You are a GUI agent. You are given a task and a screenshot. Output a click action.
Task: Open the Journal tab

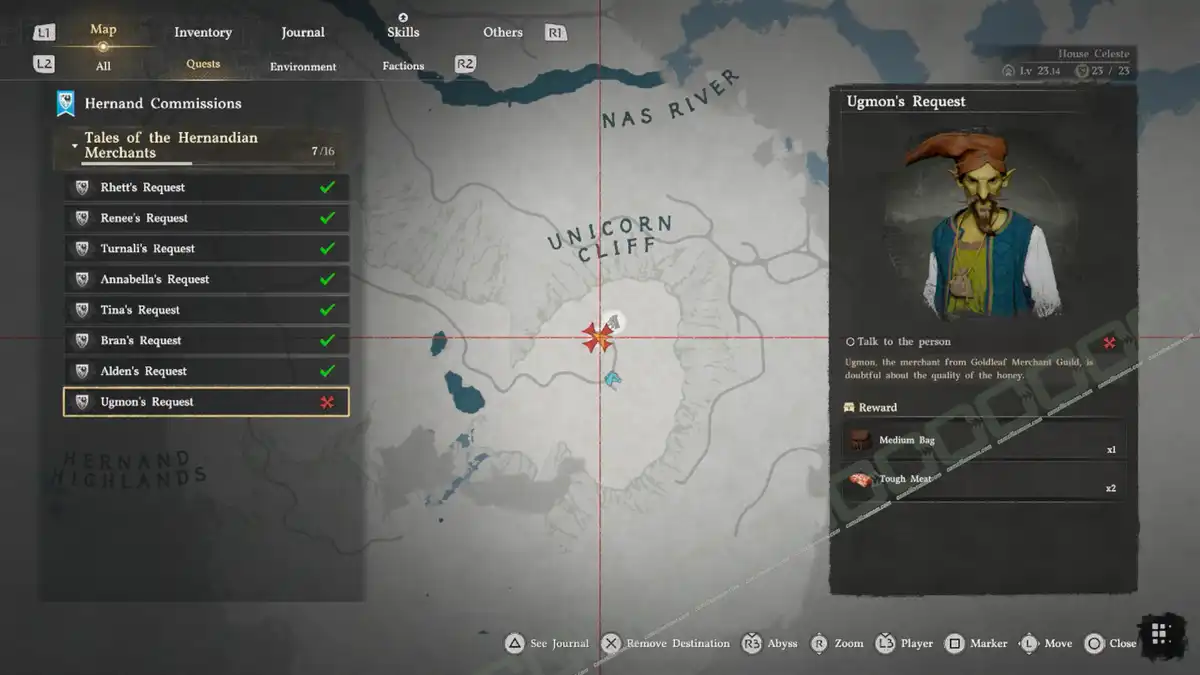click(x=303, y=32)
